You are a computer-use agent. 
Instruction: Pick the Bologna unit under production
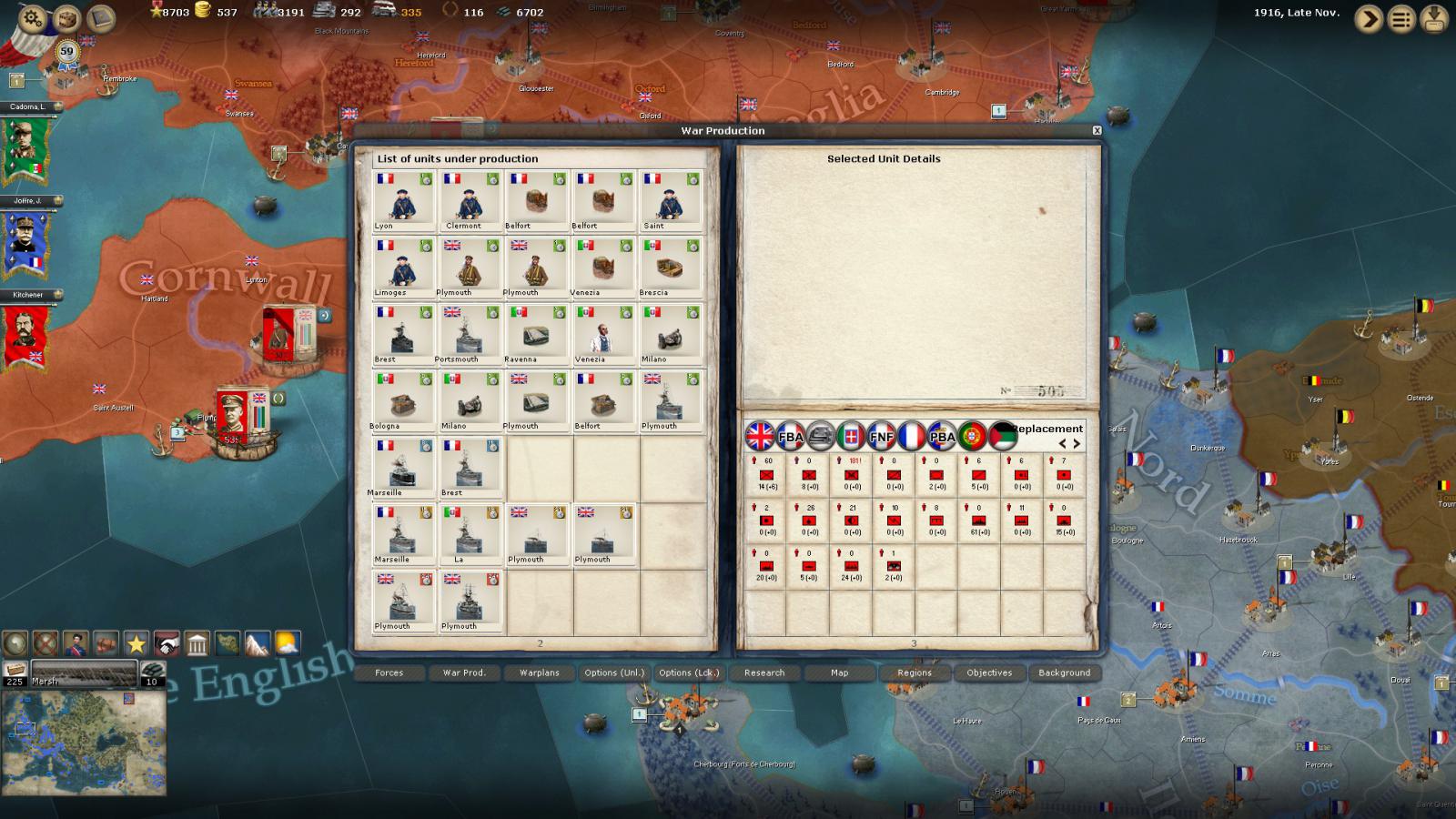tap(403, 400)
